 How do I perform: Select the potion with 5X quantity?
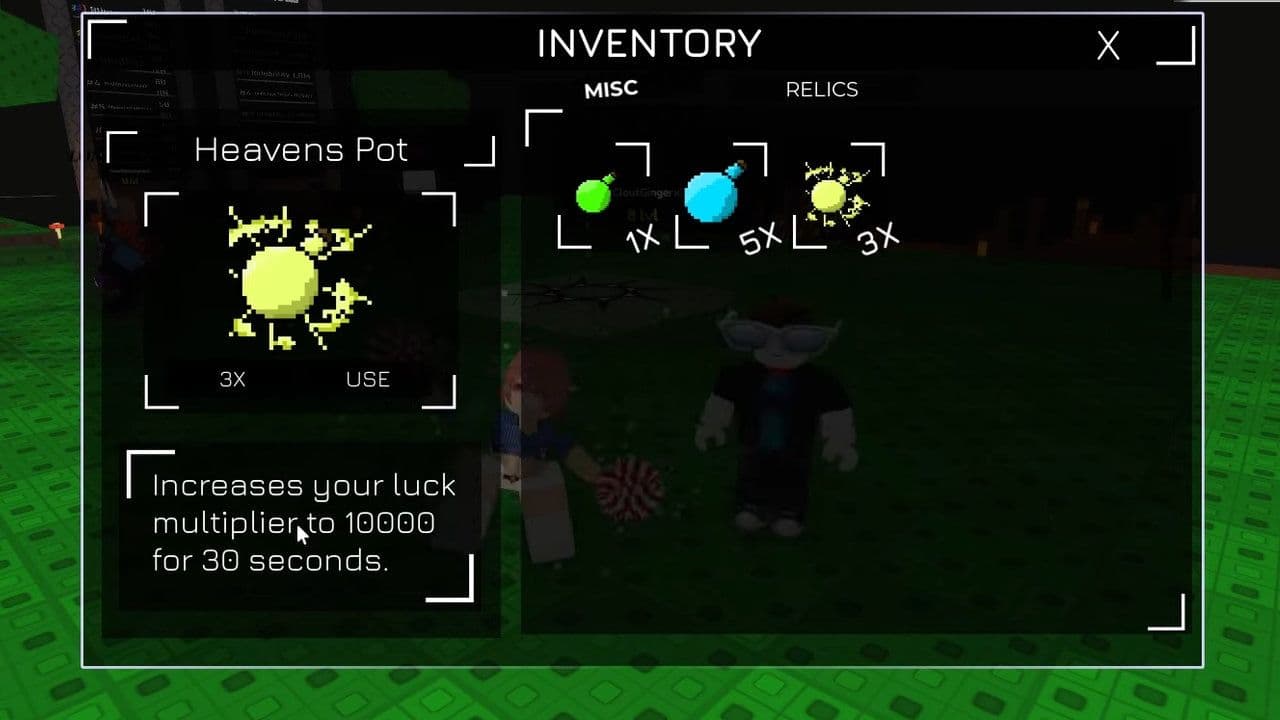[x=712, y=195]
